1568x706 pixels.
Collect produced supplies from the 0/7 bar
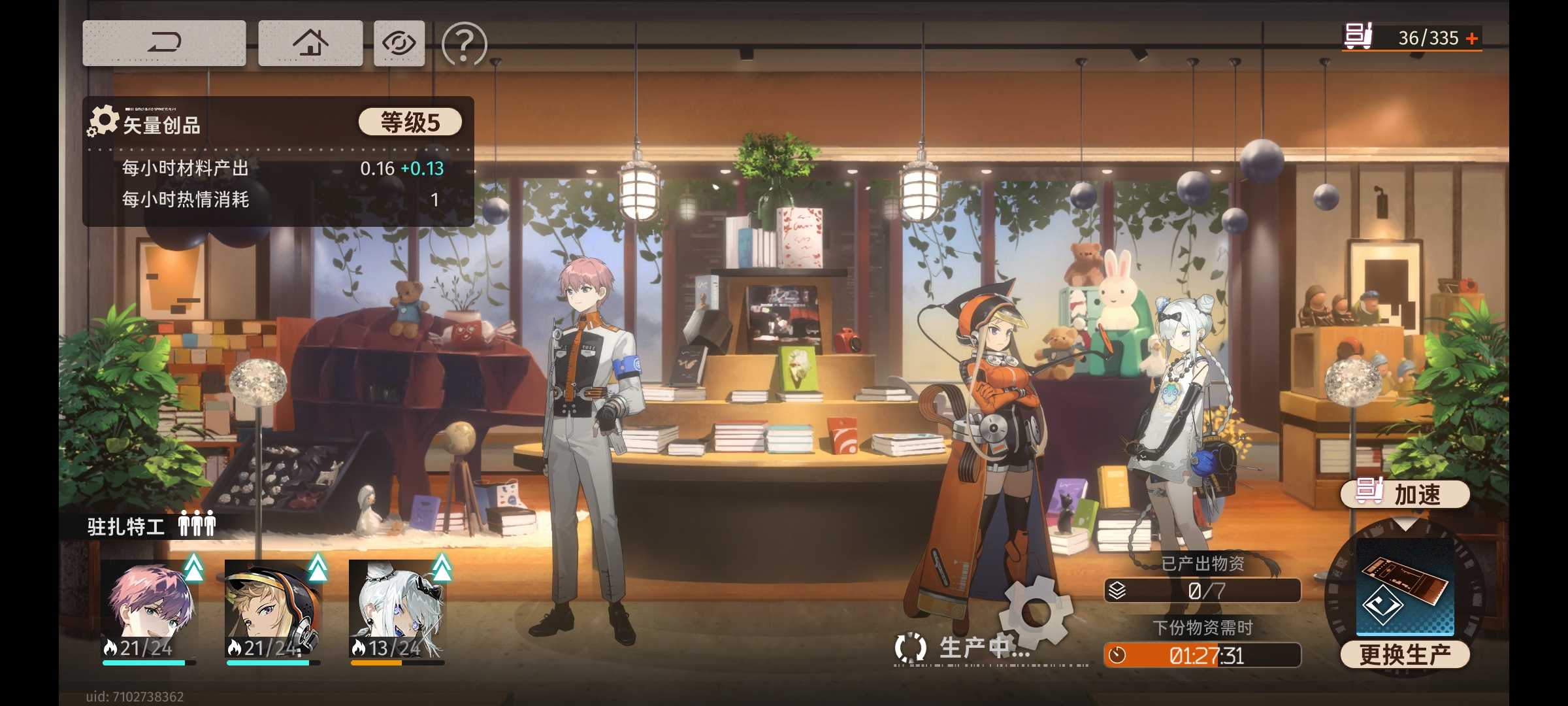1202,590
